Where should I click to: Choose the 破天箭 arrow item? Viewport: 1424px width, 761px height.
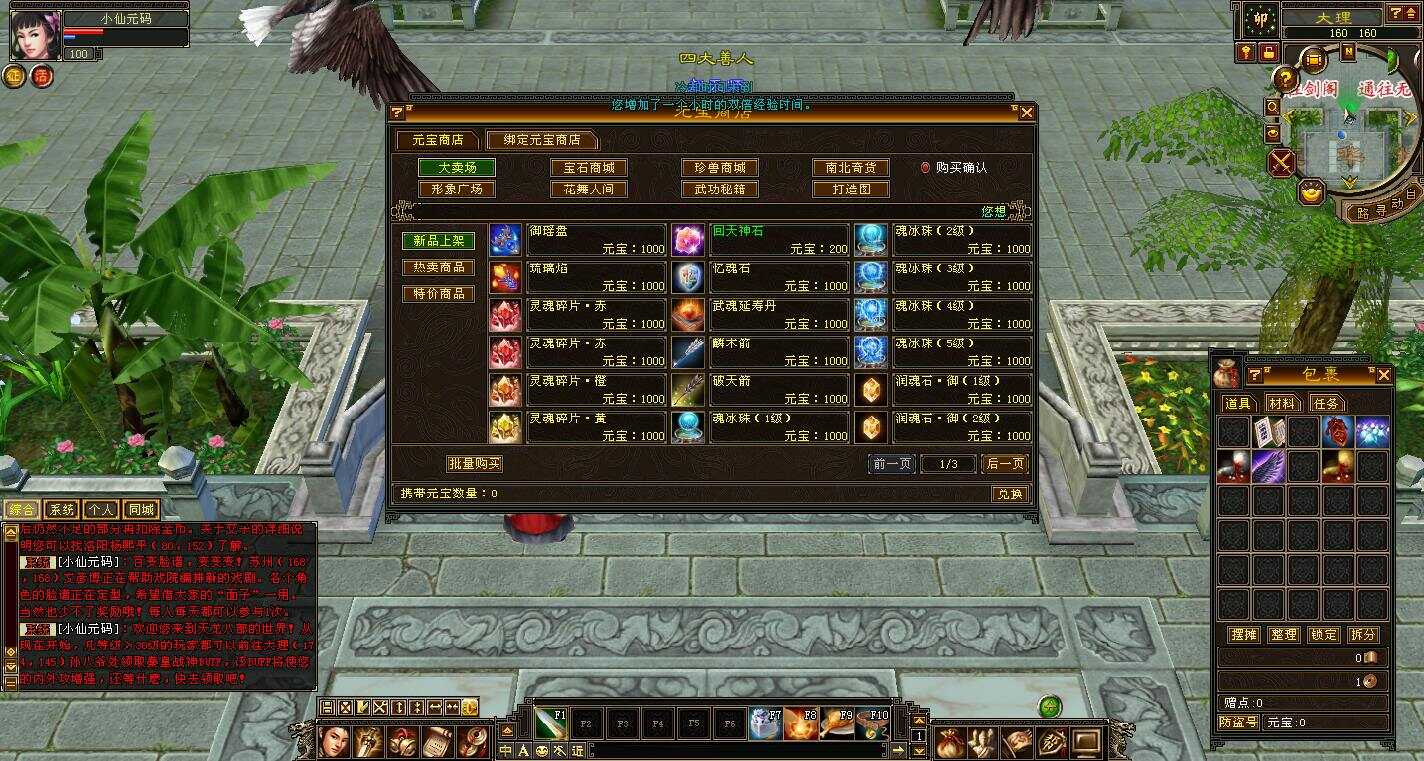click(760, 390)
